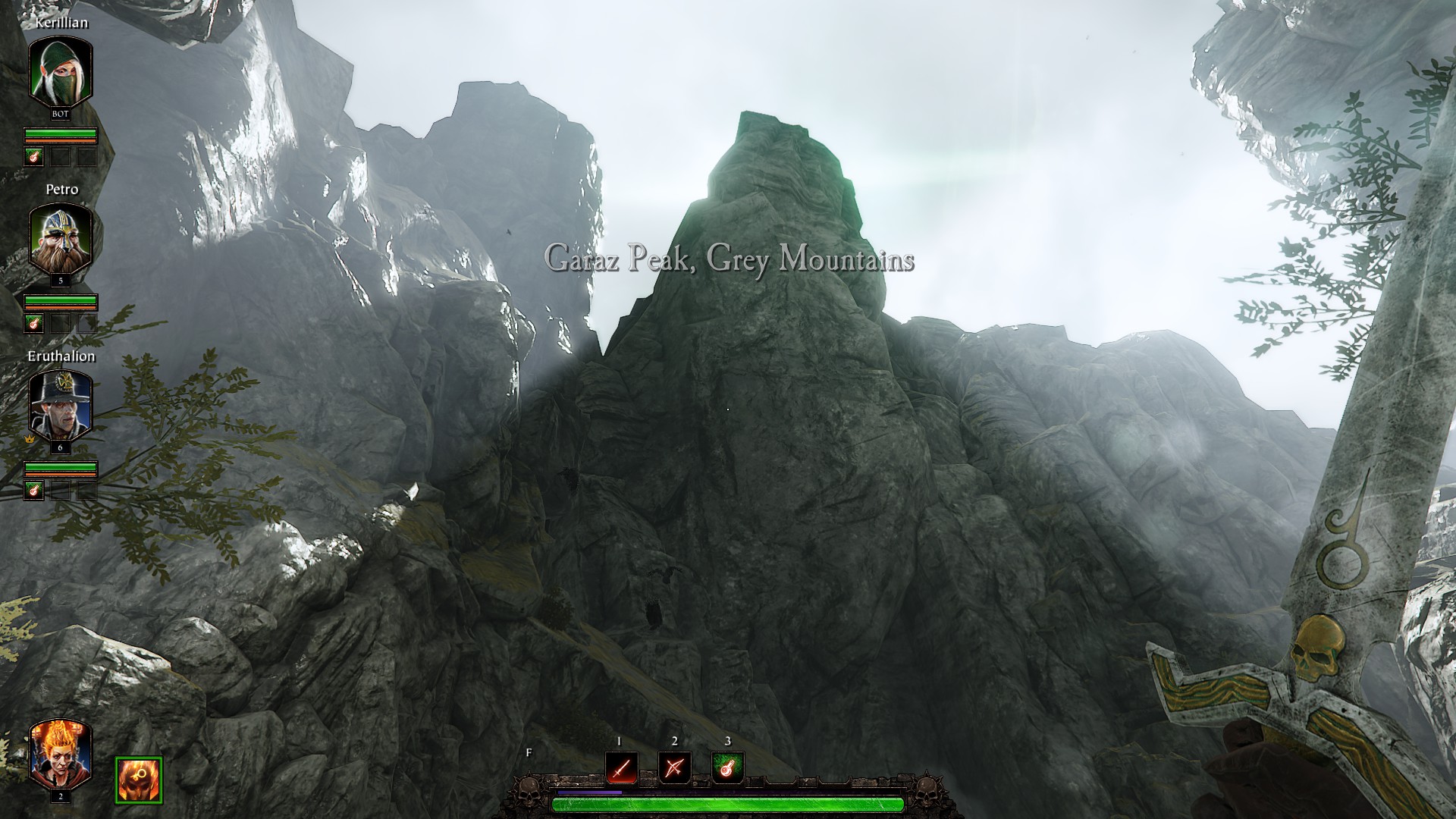Activate the fiery career ability icon

click(139, 780)
